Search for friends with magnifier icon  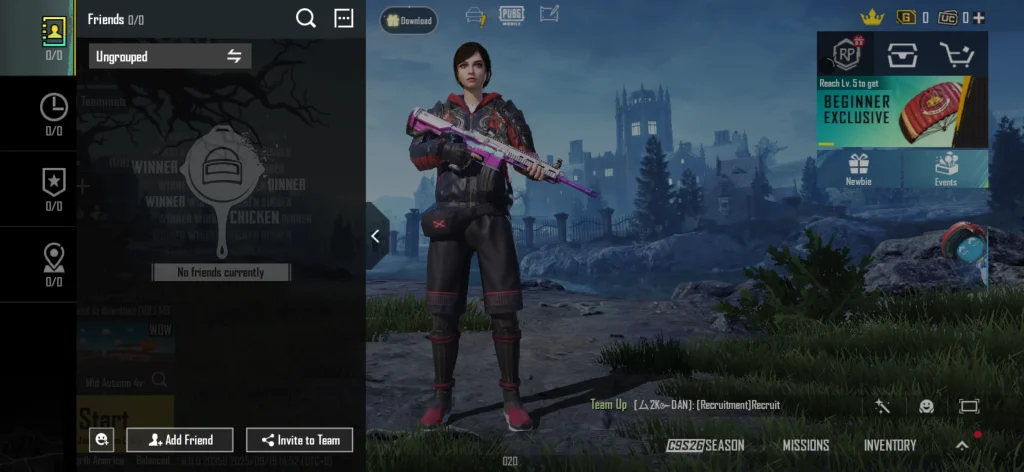(306, 18)
